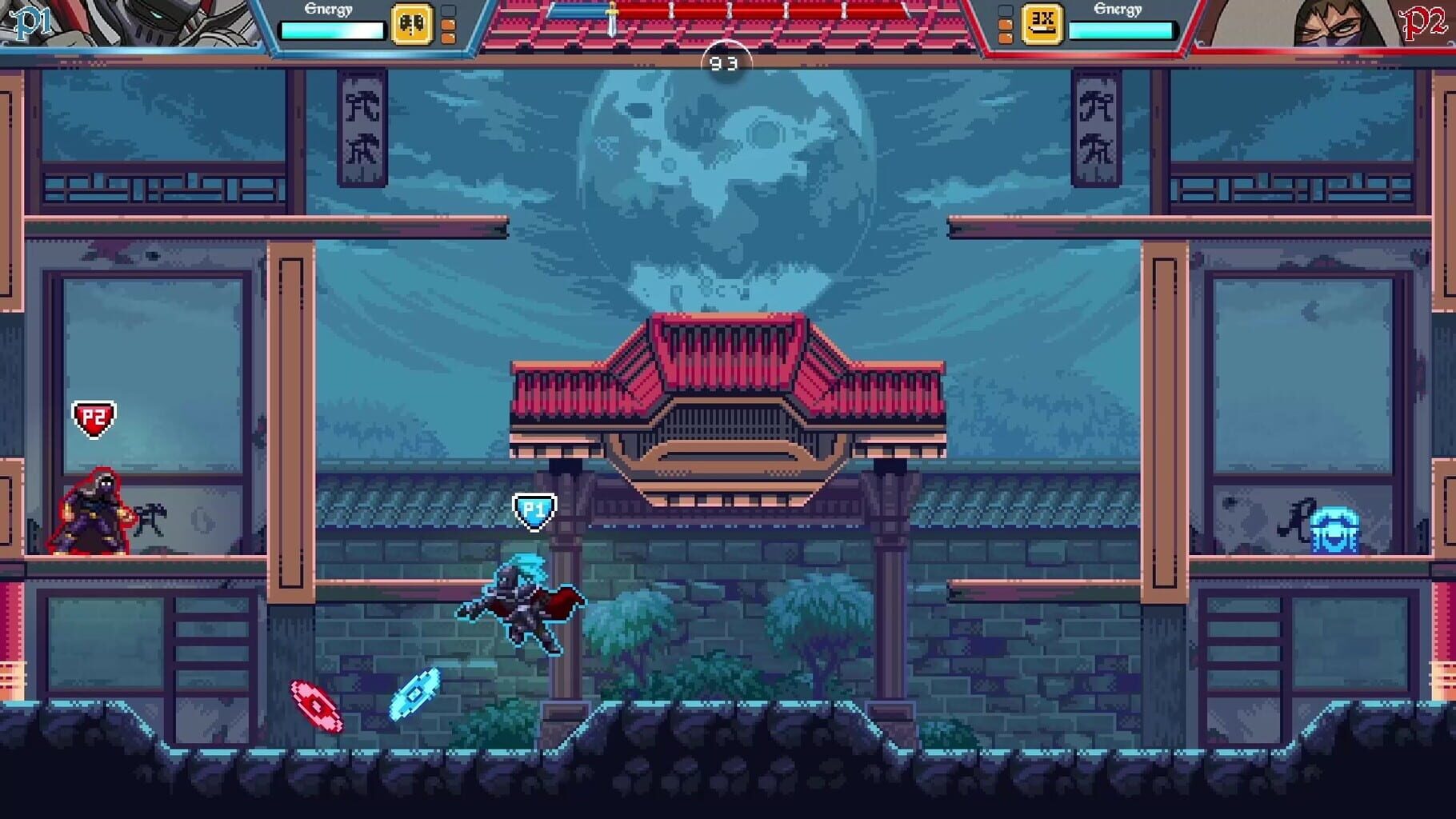Click Player 1's cyan energy bar
1456x819 pixels.
tap(333, 30)
